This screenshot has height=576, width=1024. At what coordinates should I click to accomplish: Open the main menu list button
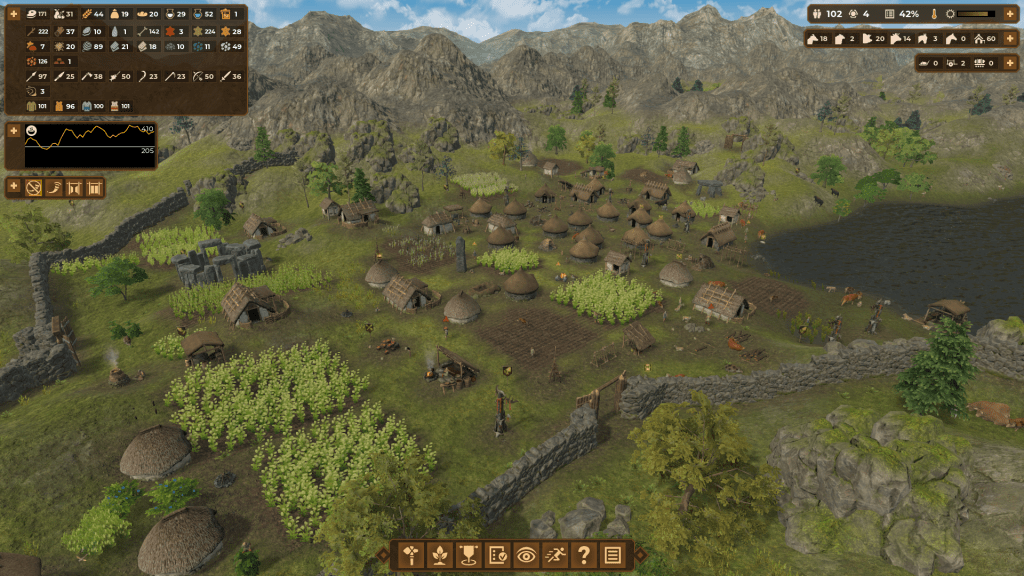click(613, 556)
